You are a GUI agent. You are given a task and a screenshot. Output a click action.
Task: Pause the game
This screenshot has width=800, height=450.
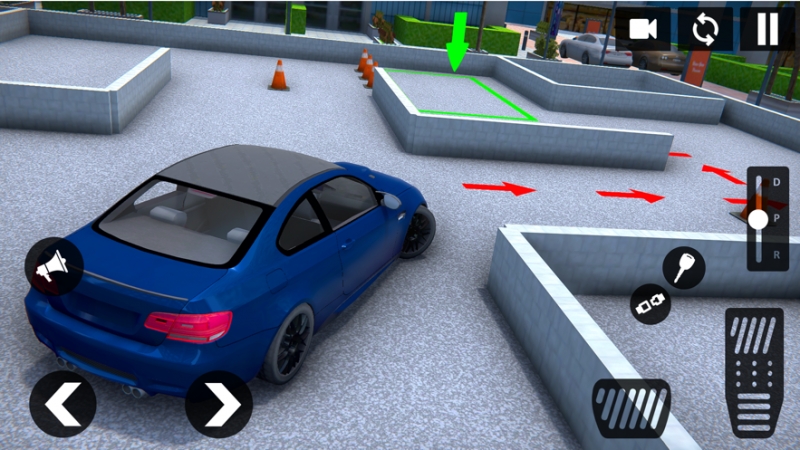pos(767,29)
